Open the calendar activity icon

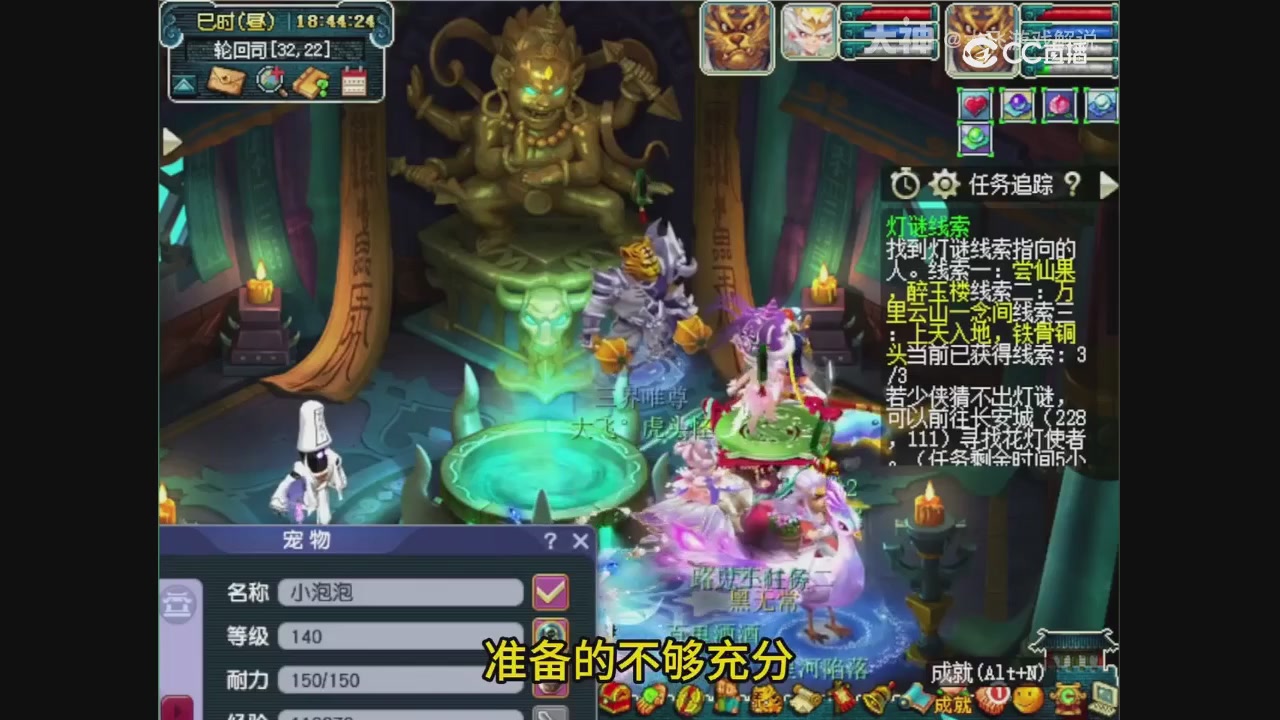click(x=352, y=81)
